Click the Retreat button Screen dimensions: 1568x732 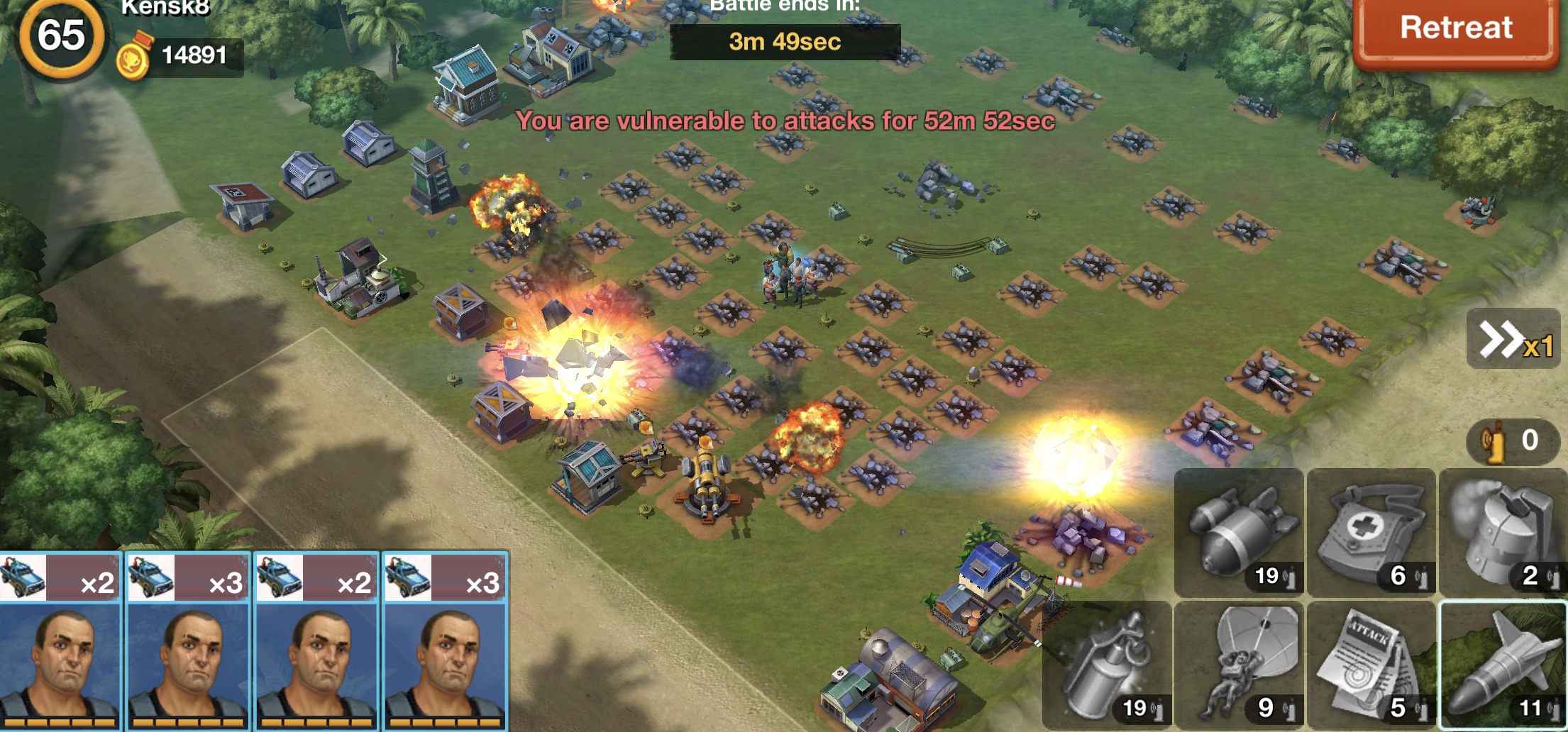click(x=1454, y=30)
